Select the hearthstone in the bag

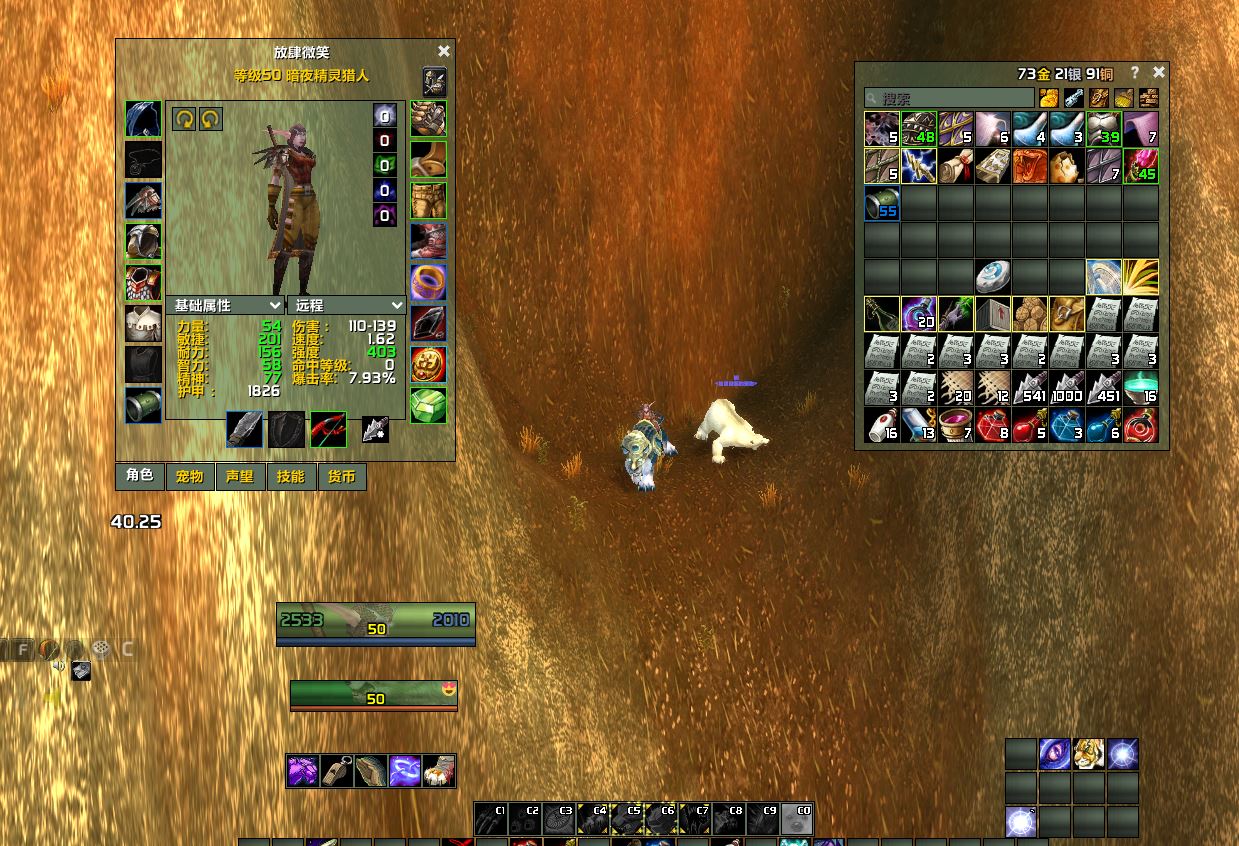[x=993, y=276]
